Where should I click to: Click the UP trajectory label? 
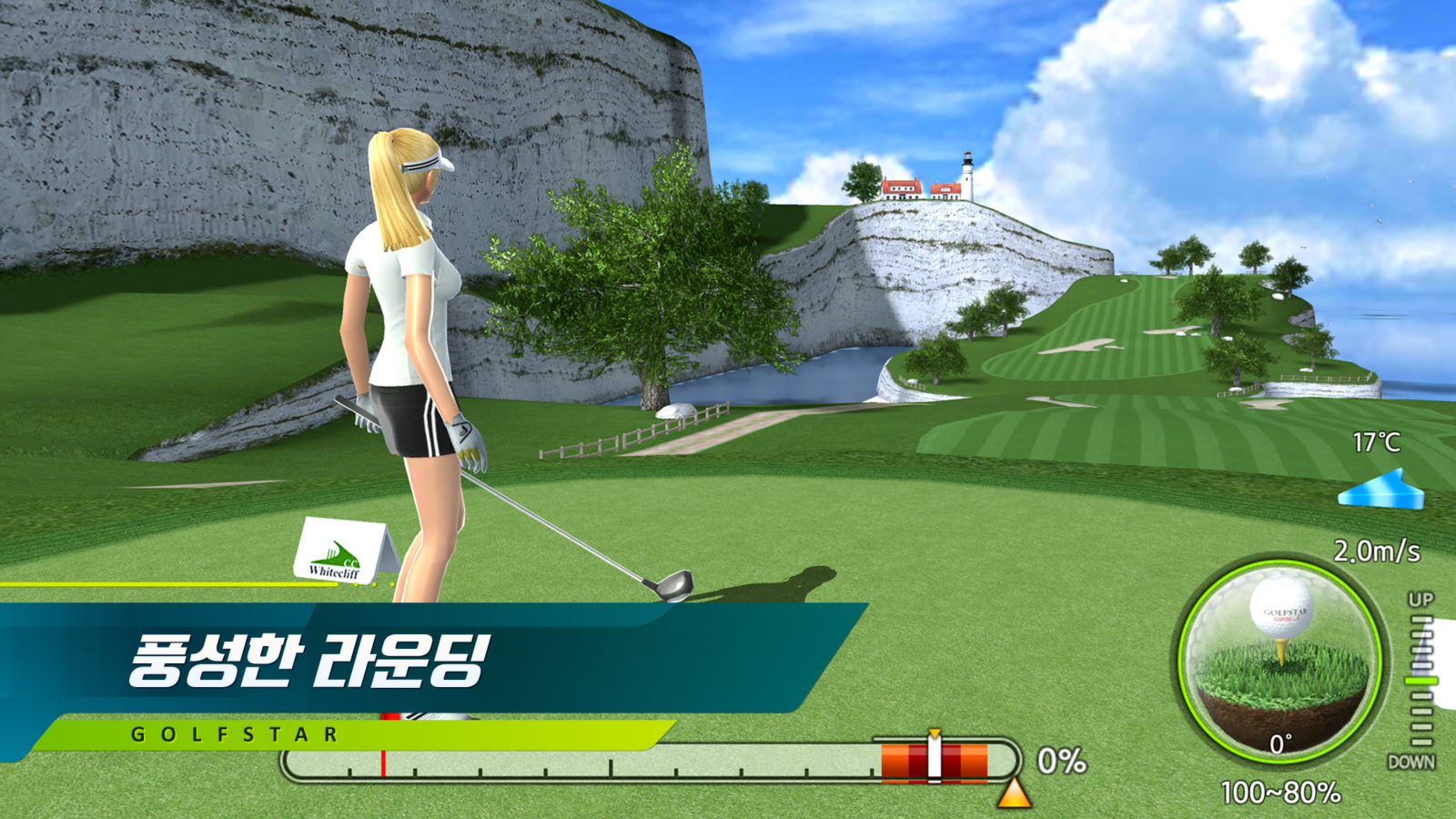click(x=1421, y=600)
